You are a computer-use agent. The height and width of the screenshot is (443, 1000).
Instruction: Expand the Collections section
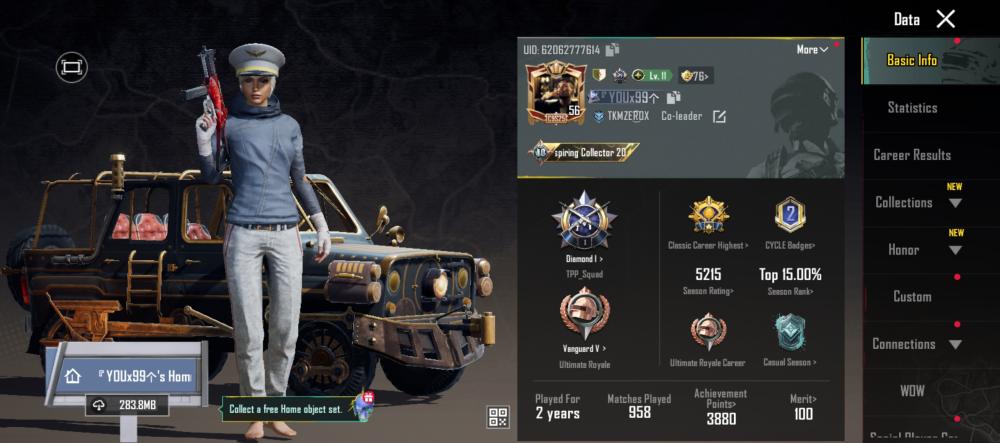pyautogui.click(x=916, y=202)
